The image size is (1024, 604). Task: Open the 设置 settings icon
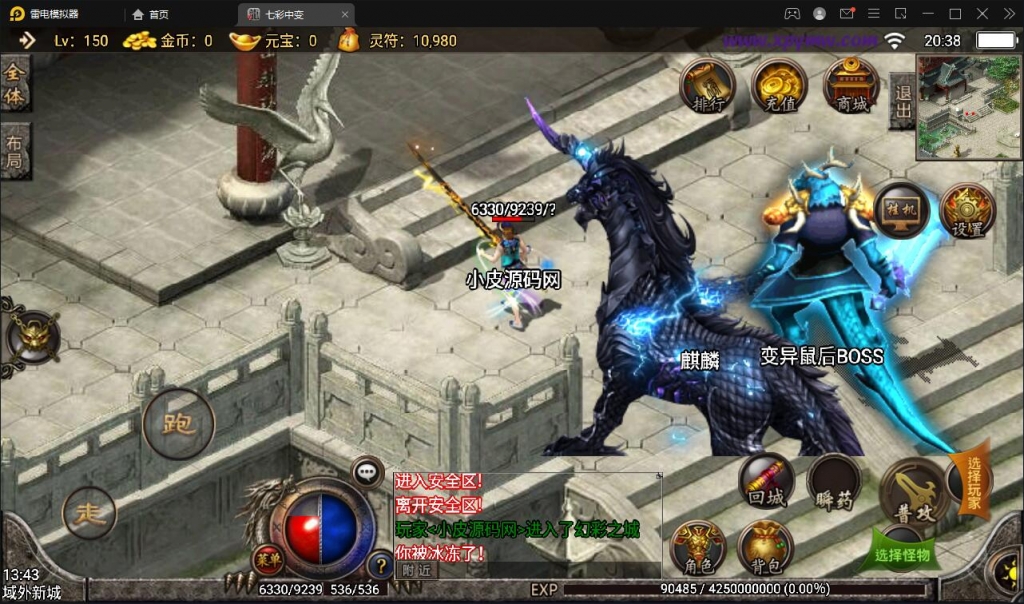[x=967, y=211]
